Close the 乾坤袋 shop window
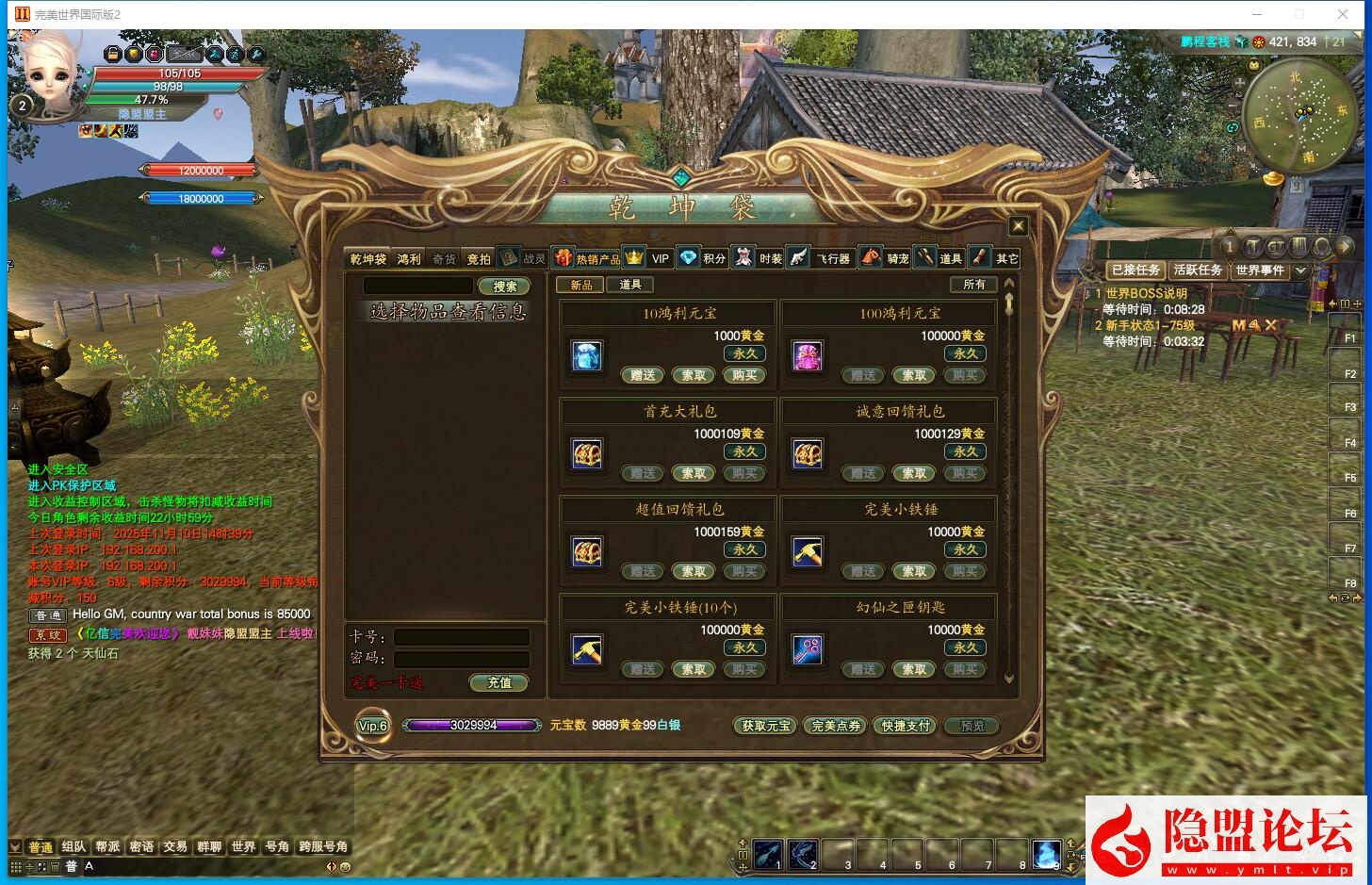 pyautogui.click(x=1018, y=226)
